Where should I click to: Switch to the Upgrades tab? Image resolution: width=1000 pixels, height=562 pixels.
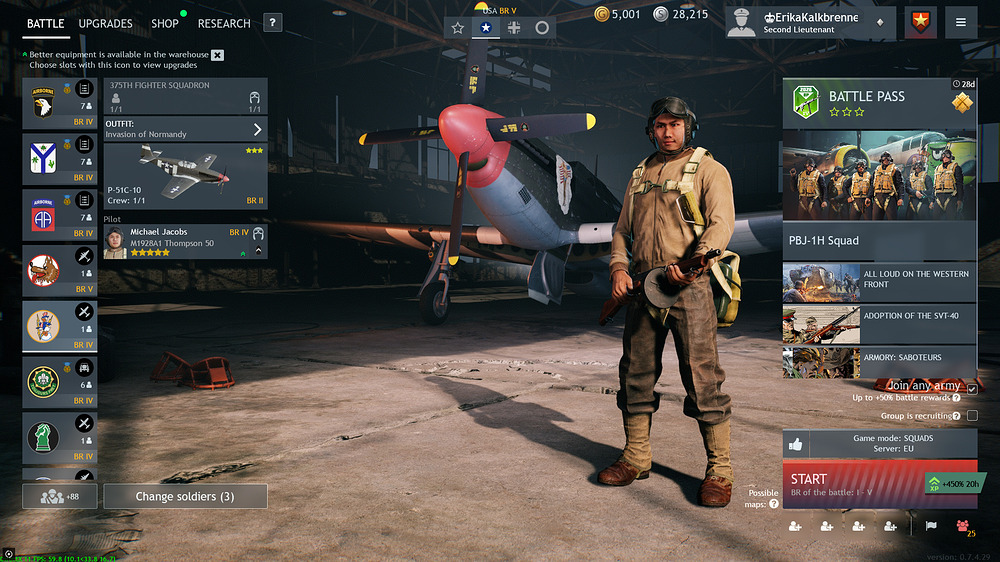pyautogui.click(x=105, y=23)
